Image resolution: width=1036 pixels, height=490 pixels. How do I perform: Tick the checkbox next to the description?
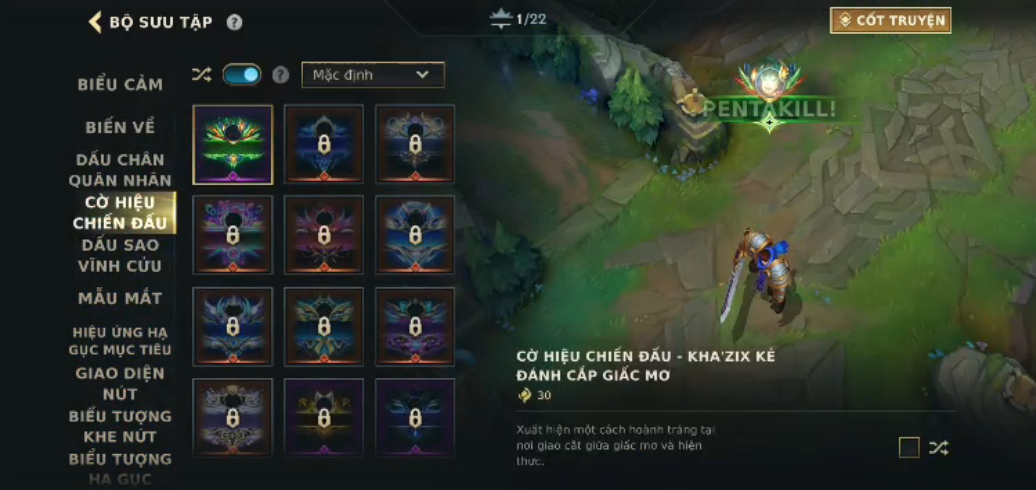click(909, 447)
